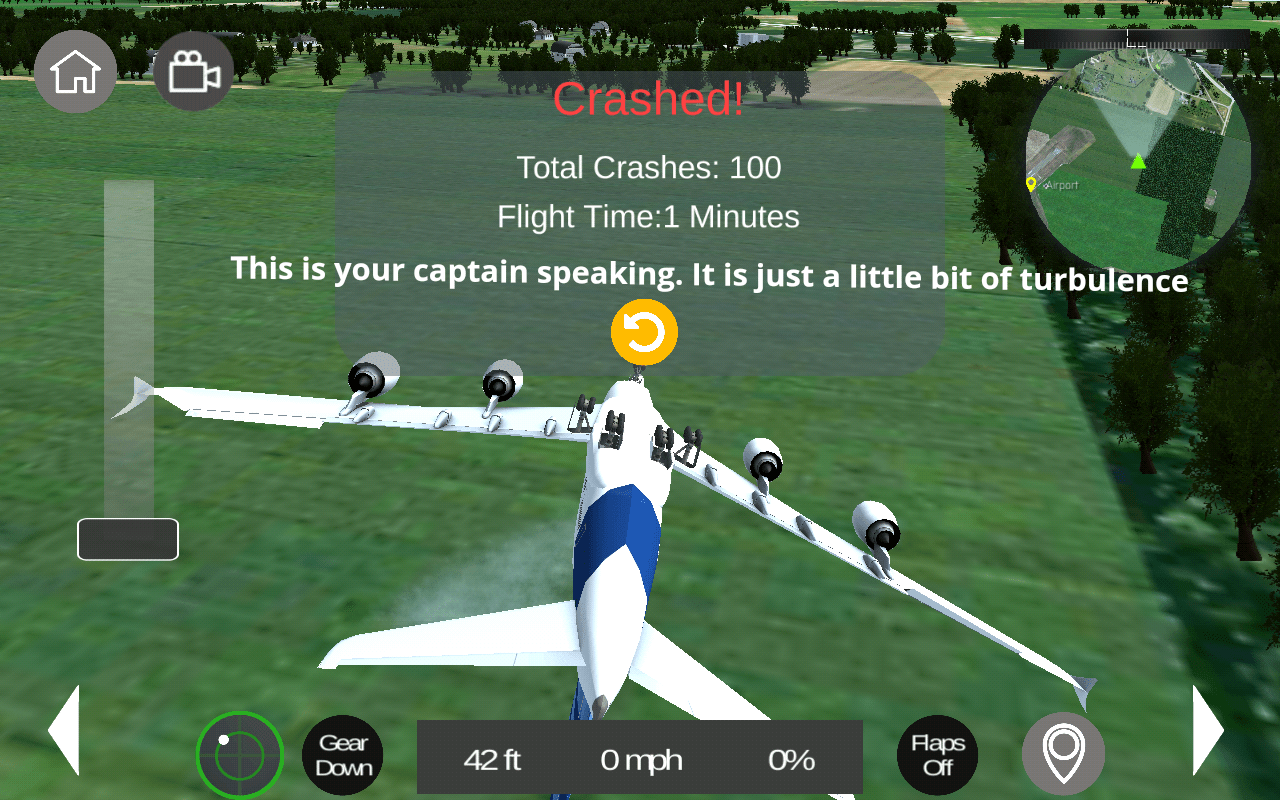Restart the flight with the orange retry button
The width and height of the screenshot is (1280, 800).
644,332
